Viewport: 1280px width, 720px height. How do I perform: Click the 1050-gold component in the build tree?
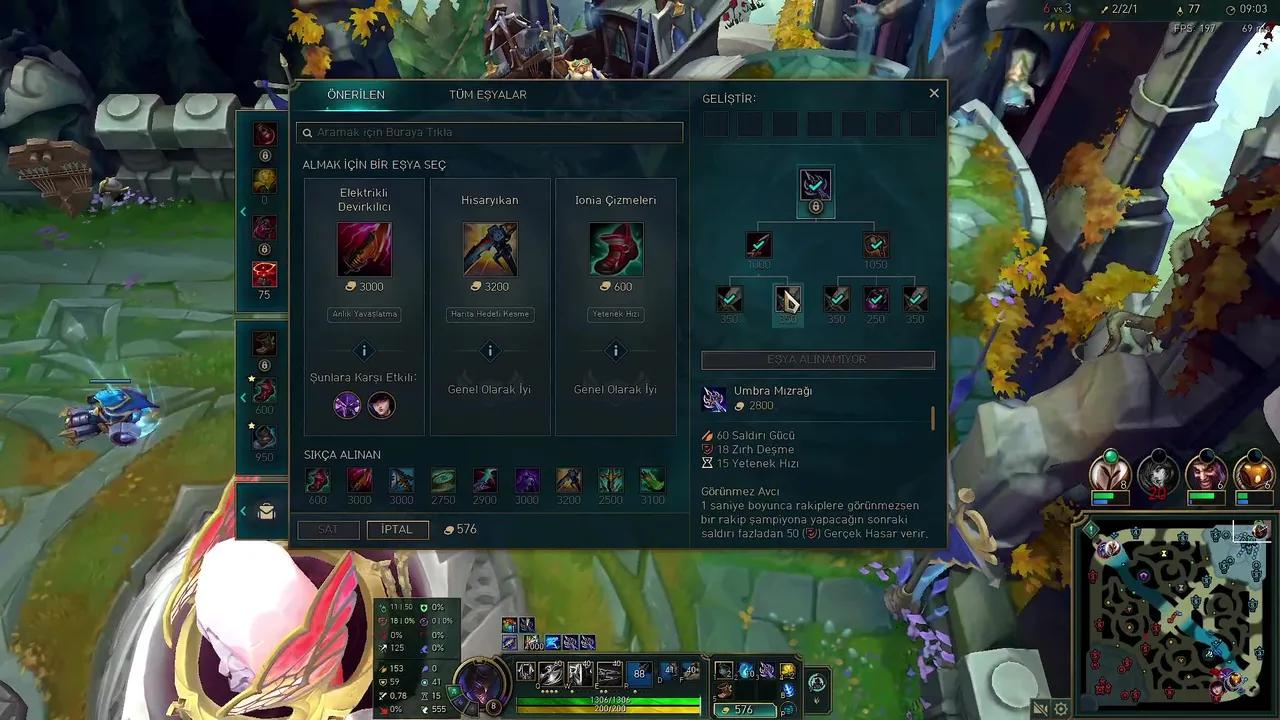pyautogui.click(x=875, y=243)
